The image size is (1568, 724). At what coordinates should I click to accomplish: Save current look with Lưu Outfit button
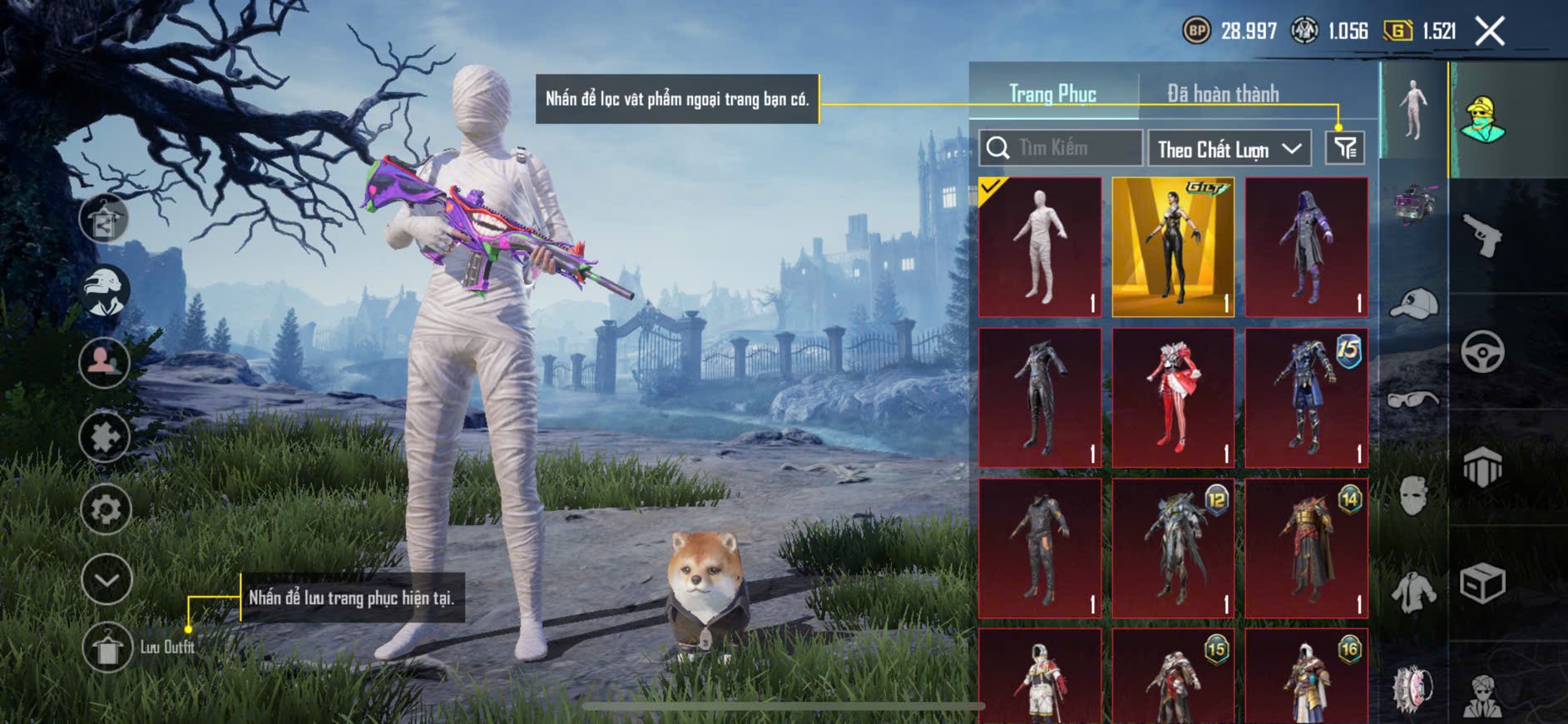pos(107,647)
